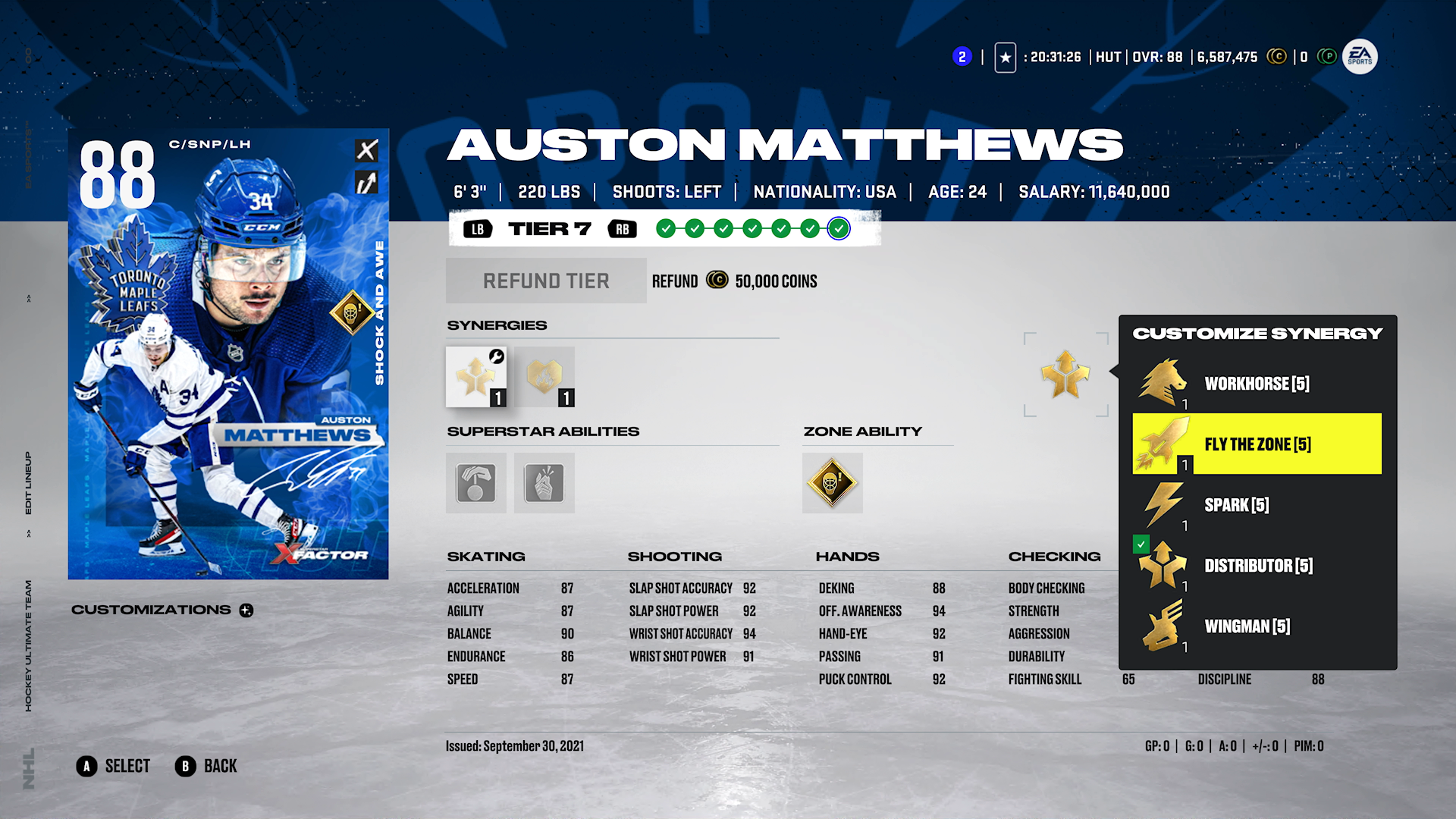Toggle the green checkmark beside Distributor
This screenshot has width=1456, height=819.
(x=1141, y=544)
